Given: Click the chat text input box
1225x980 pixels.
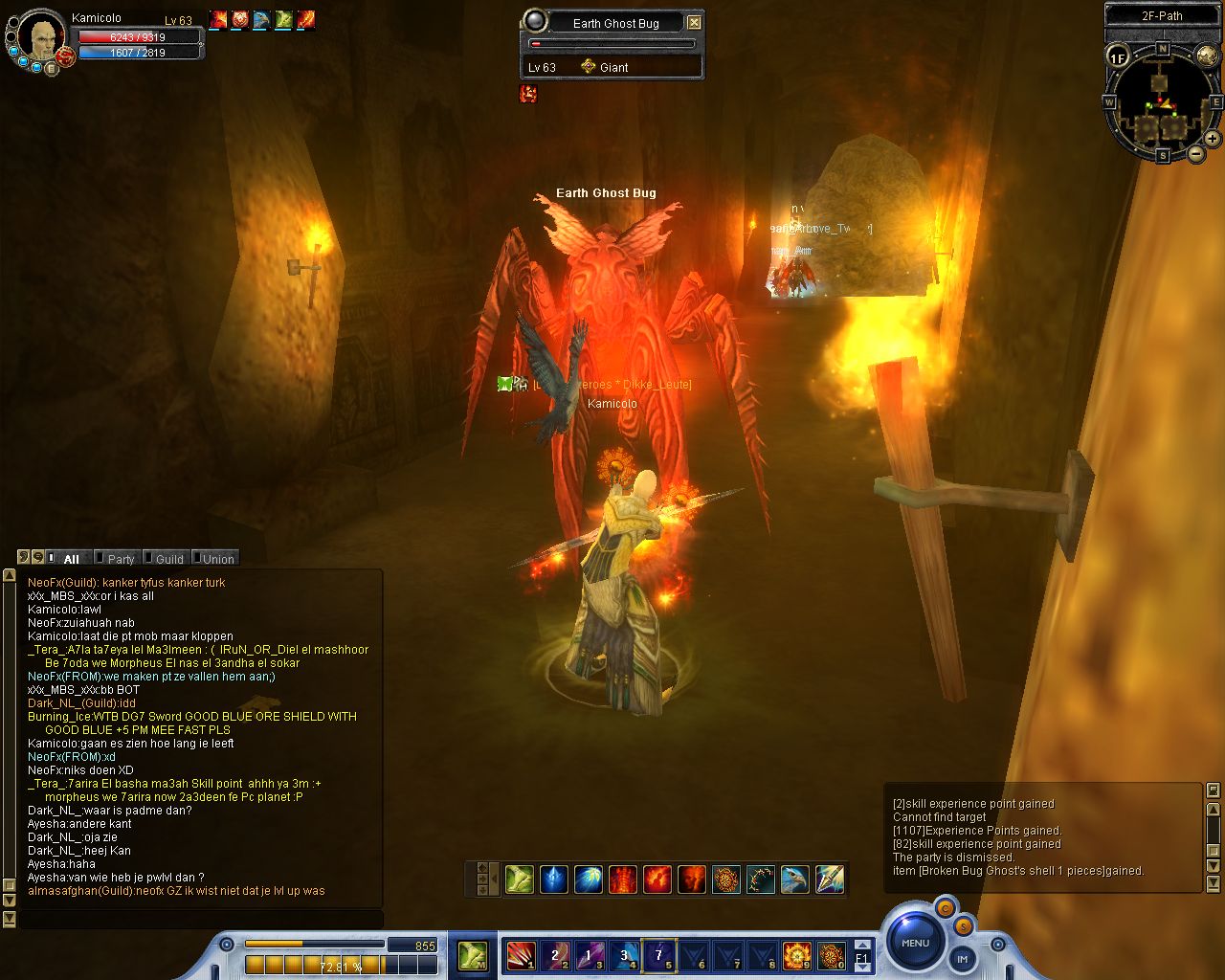Looking at the screenshot, I should [x=201, y=919].
